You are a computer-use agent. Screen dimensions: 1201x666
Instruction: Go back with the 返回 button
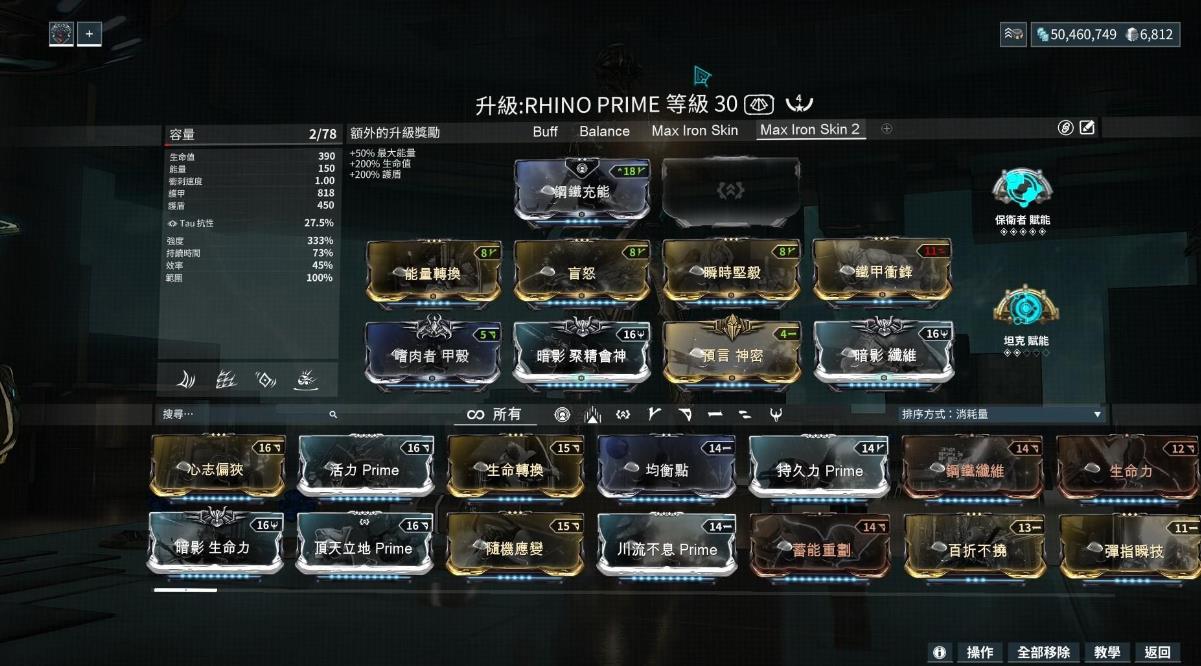click(1158, 652)
